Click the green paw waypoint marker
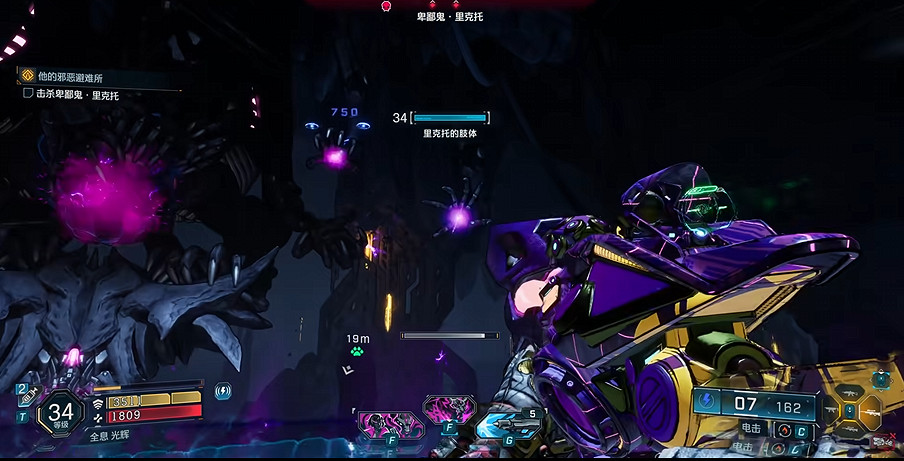Image resolution: width=904 pixels, height=461 pixels. click(357, 352)
